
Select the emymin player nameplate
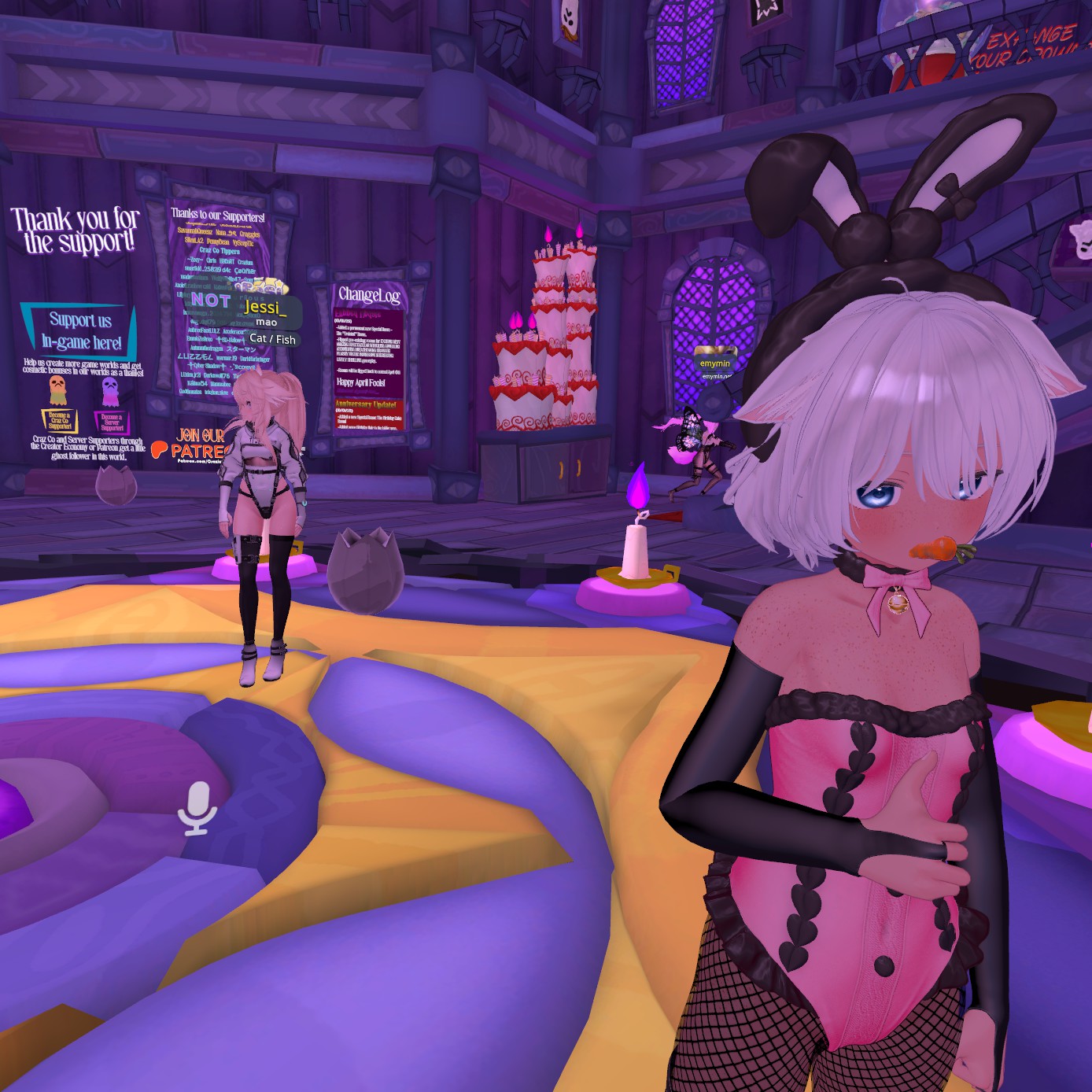point(714,363)
